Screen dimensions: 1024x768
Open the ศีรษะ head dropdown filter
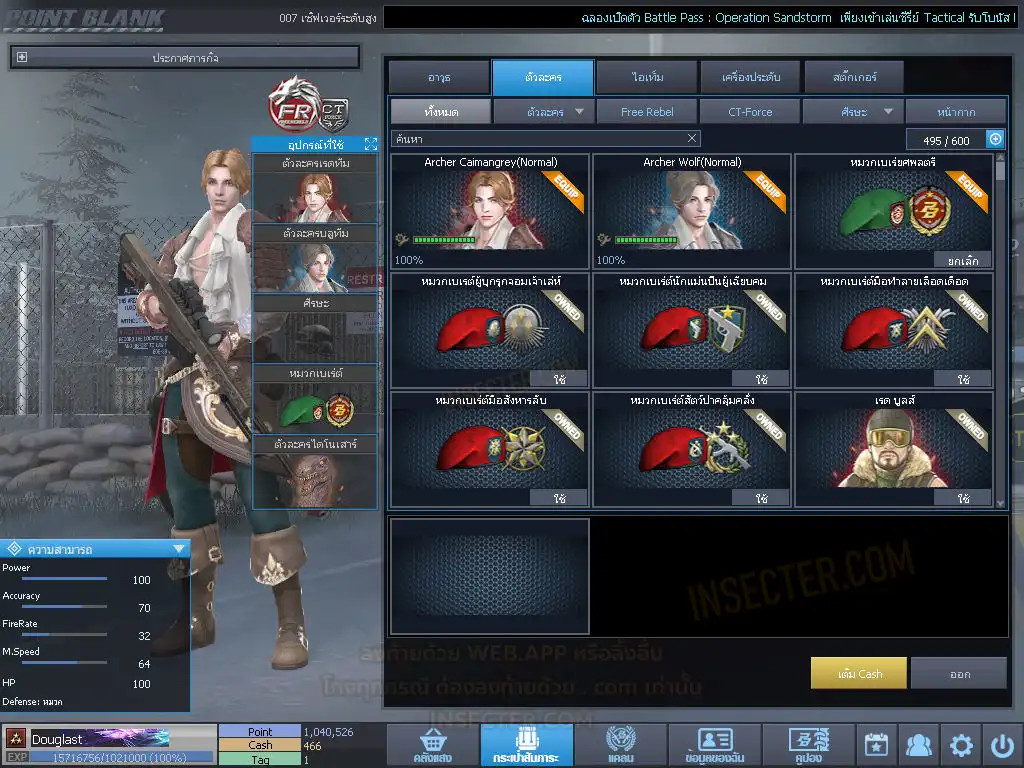tap(853, 112)
